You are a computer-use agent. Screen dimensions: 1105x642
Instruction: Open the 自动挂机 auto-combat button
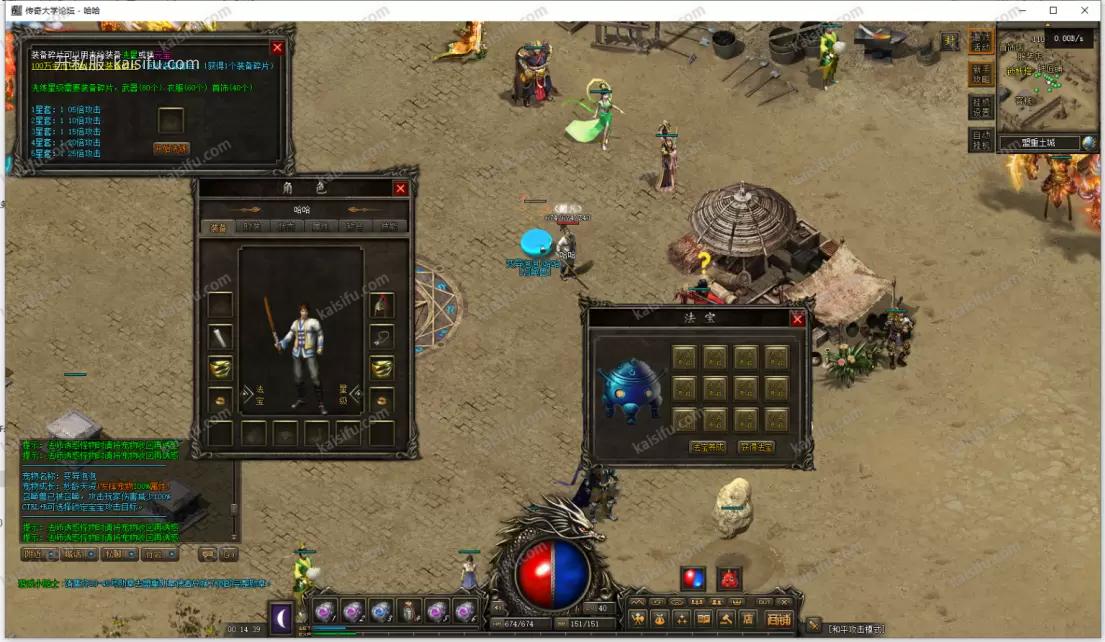pos(981,139)
